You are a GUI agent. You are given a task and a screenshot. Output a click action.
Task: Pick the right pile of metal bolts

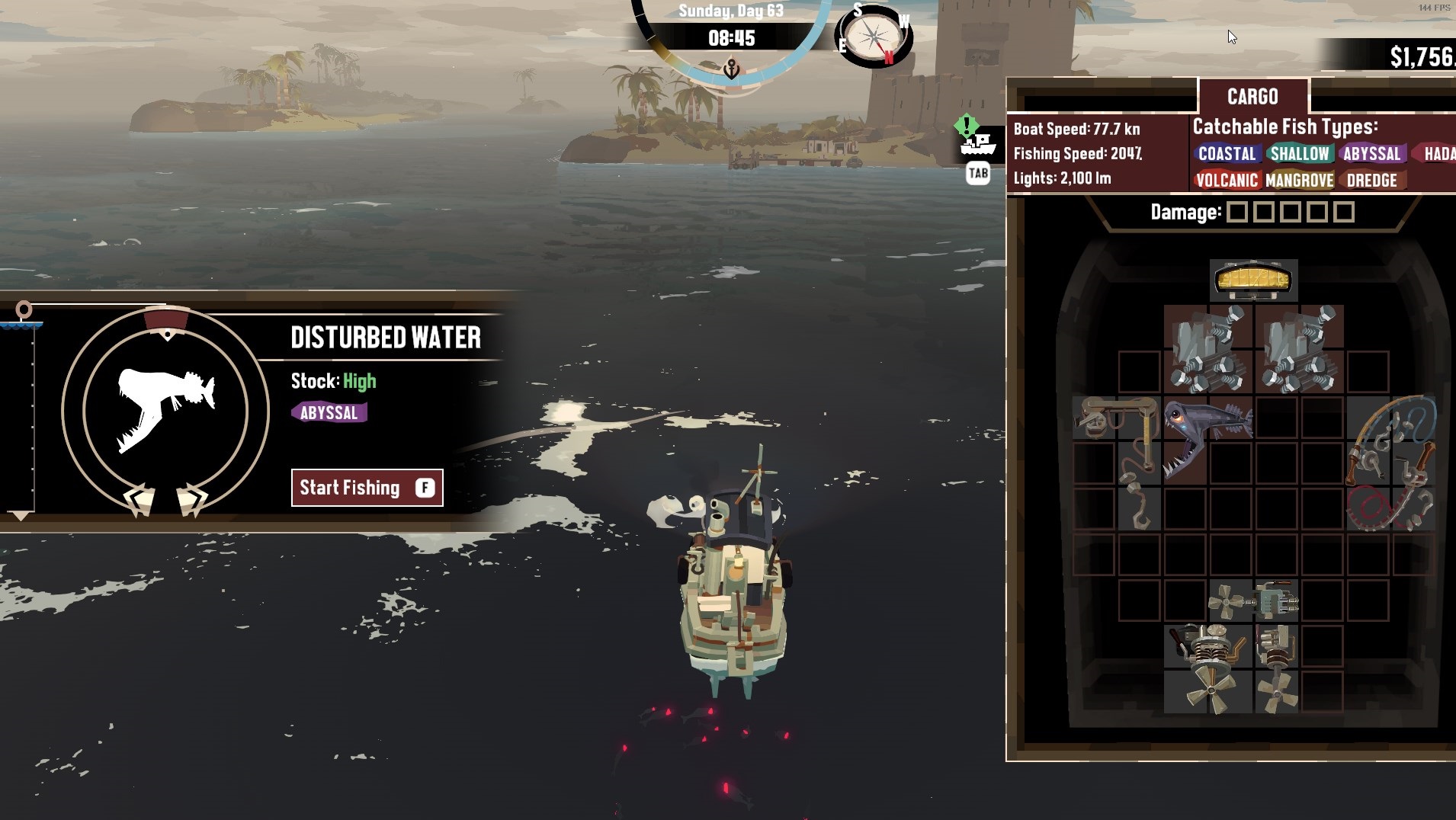[1299, 349]
